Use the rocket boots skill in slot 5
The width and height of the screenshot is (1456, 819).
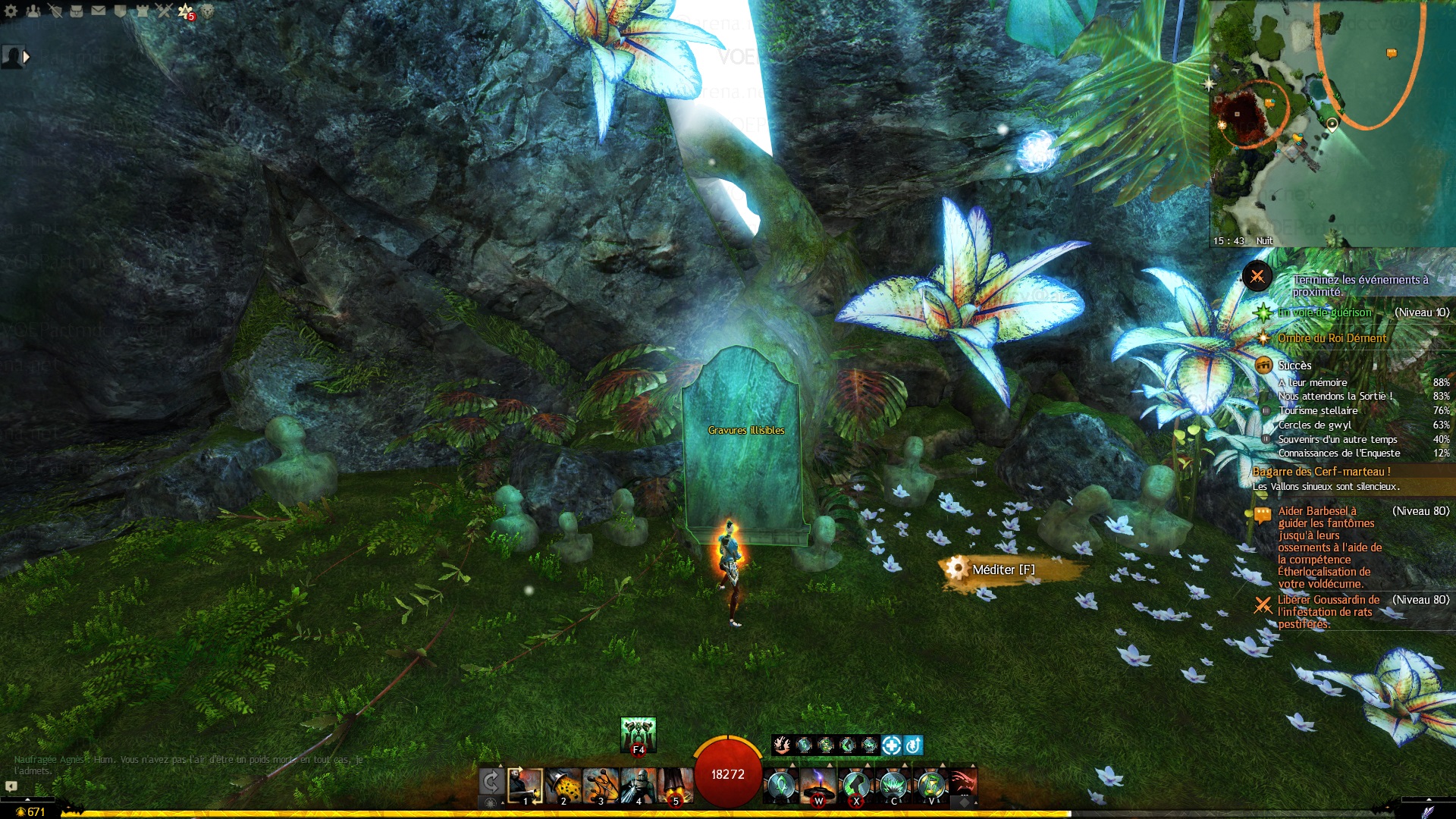(x=675, y=786)
